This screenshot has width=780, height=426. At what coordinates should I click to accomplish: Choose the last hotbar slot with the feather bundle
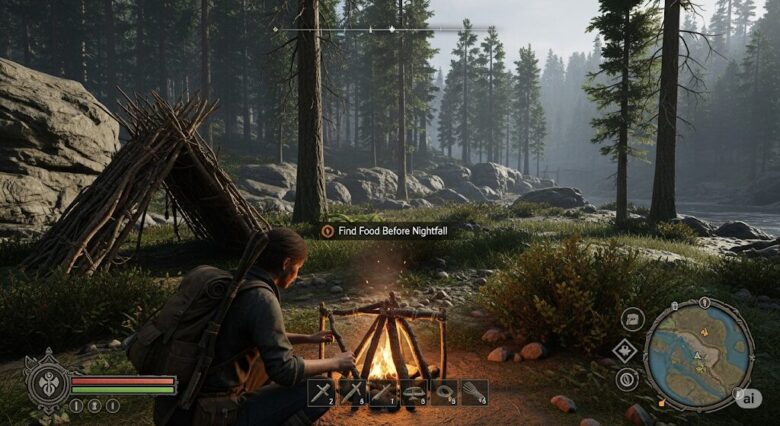click(473, 393)
